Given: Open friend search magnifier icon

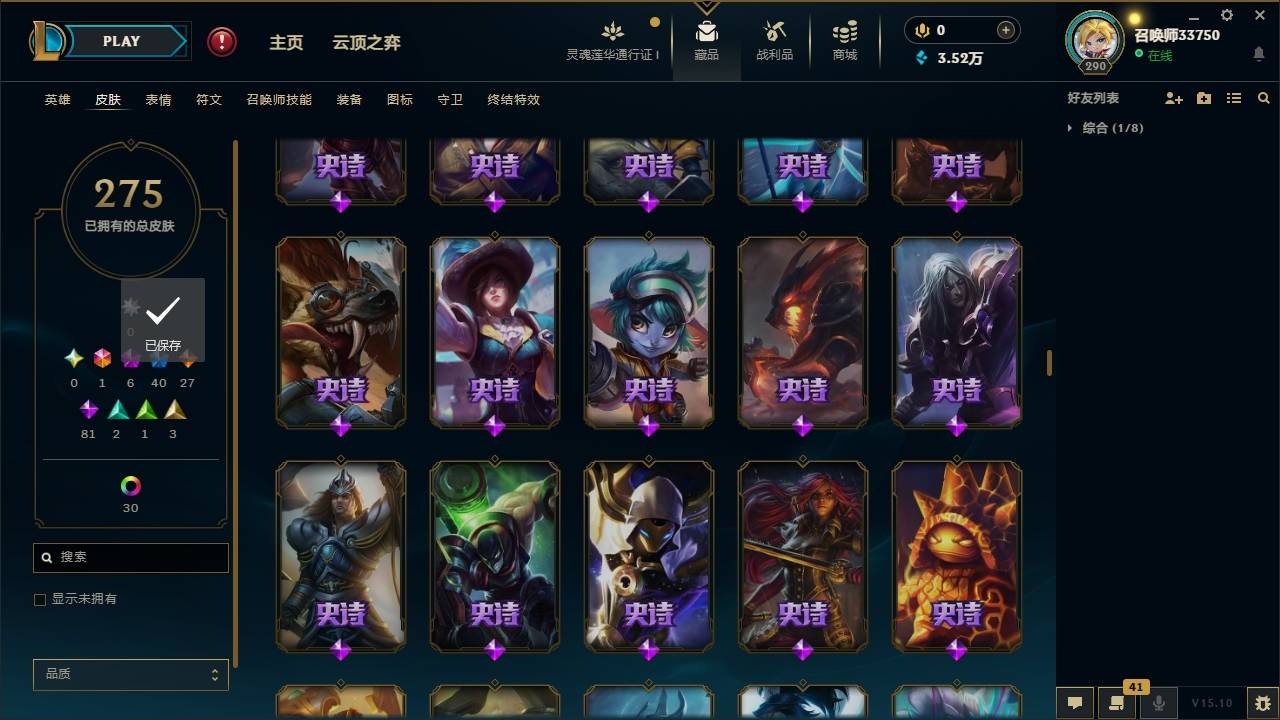Looking at the screenshot, I should coord(1263,97).
